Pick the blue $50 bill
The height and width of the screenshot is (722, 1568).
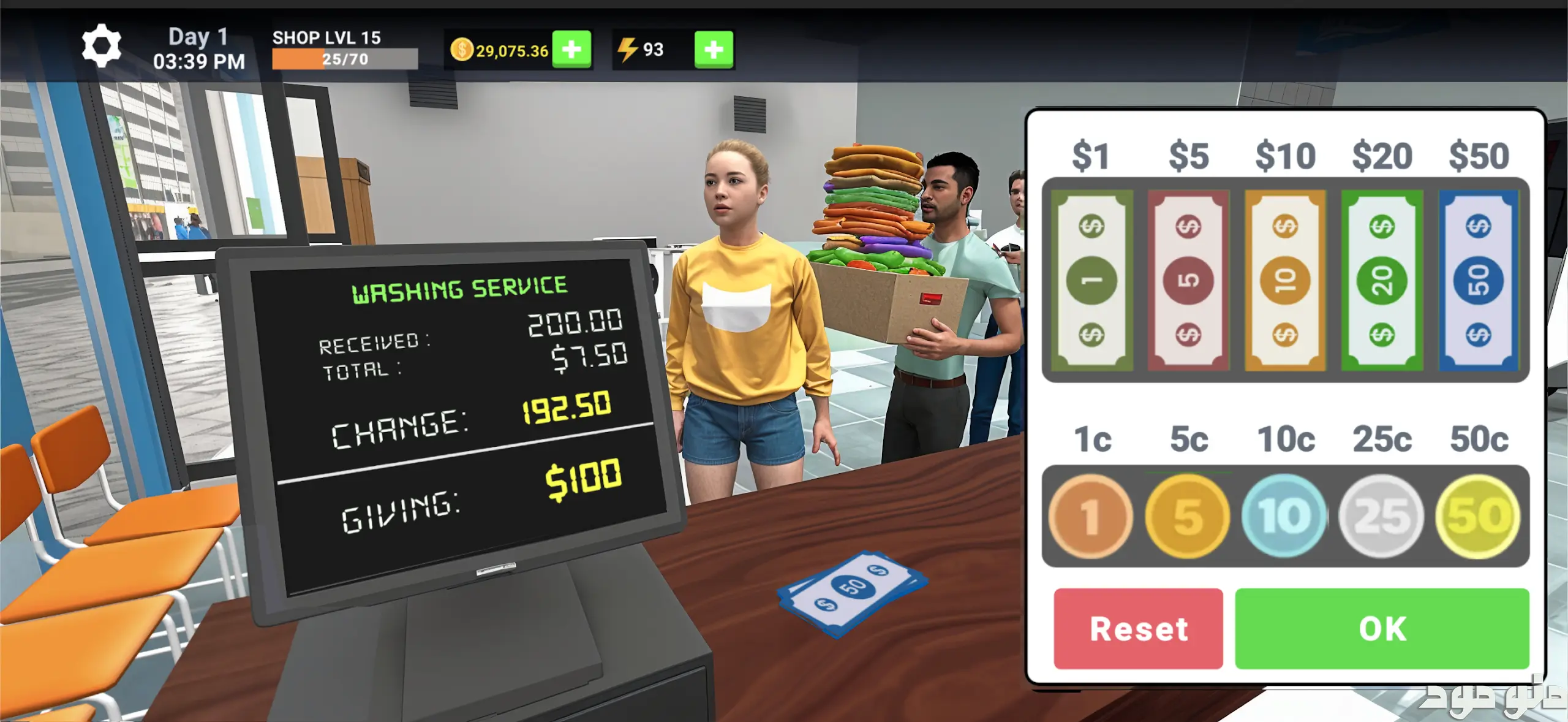tap(1479, 281)
